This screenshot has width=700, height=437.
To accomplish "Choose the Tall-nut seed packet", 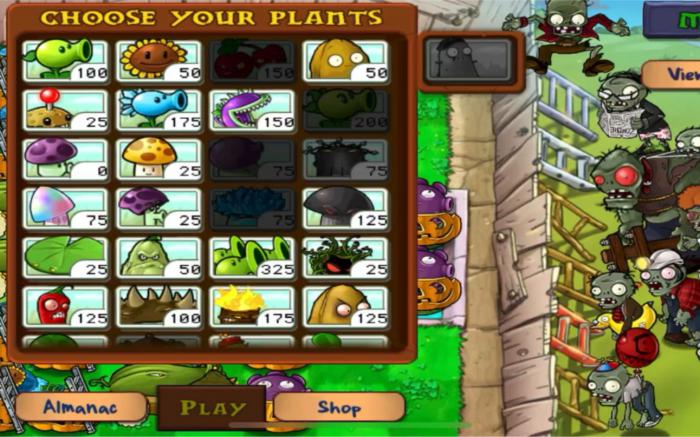I will pyautogui.click(x=345, y=305).
